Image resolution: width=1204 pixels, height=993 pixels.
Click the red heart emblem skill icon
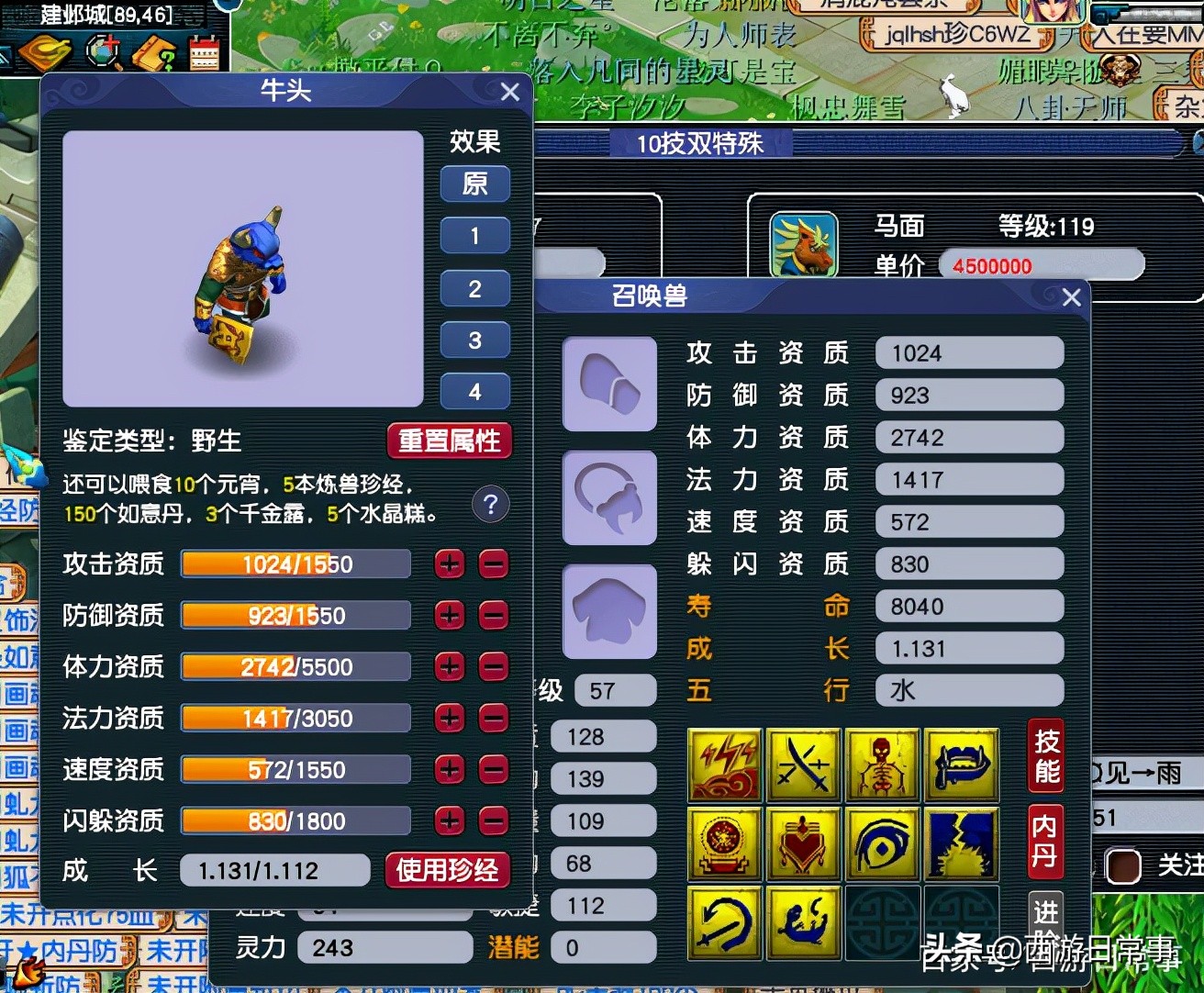[803, 843]
